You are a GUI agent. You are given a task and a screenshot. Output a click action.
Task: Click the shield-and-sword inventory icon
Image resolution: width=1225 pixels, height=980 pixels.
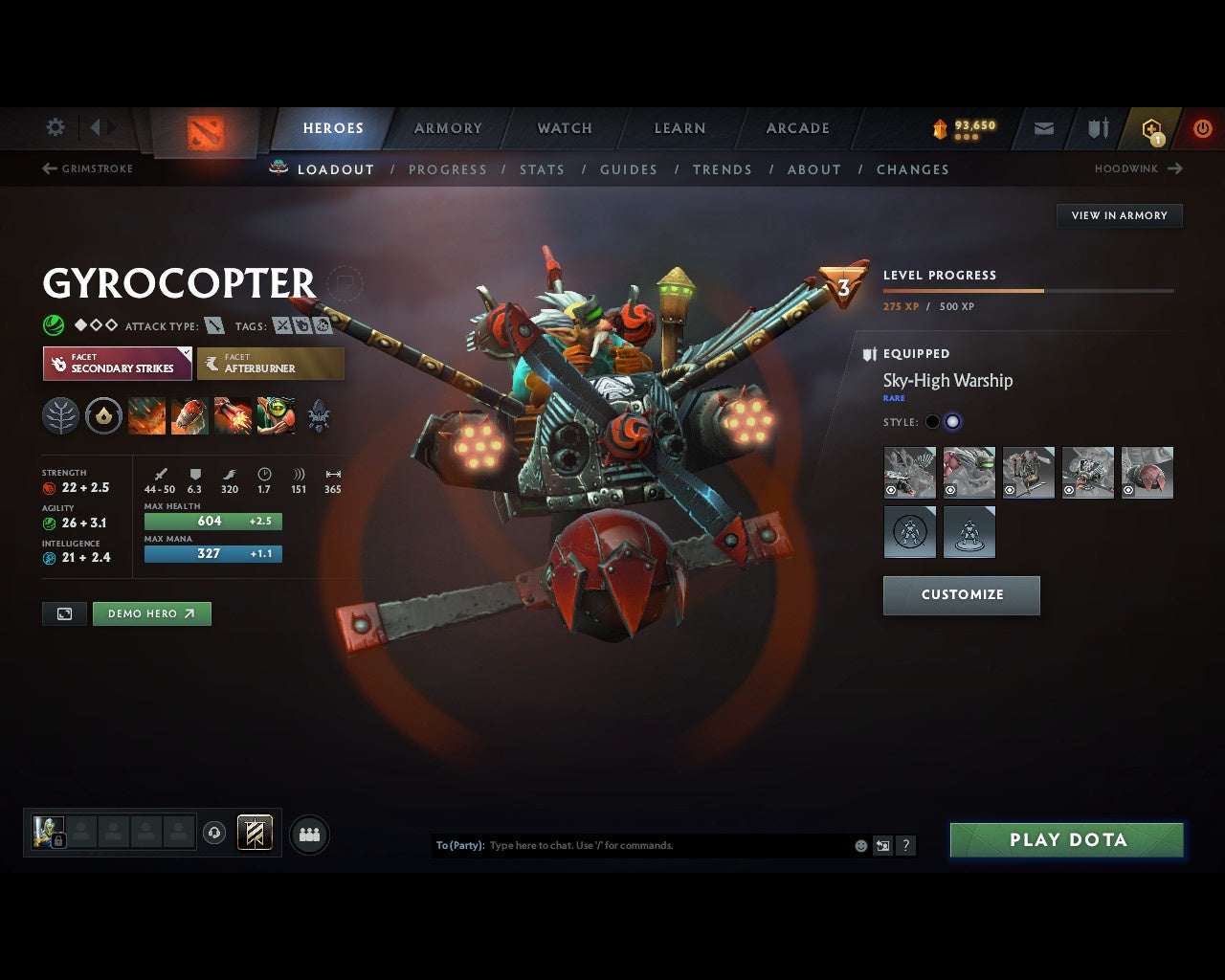(1096, 127)
